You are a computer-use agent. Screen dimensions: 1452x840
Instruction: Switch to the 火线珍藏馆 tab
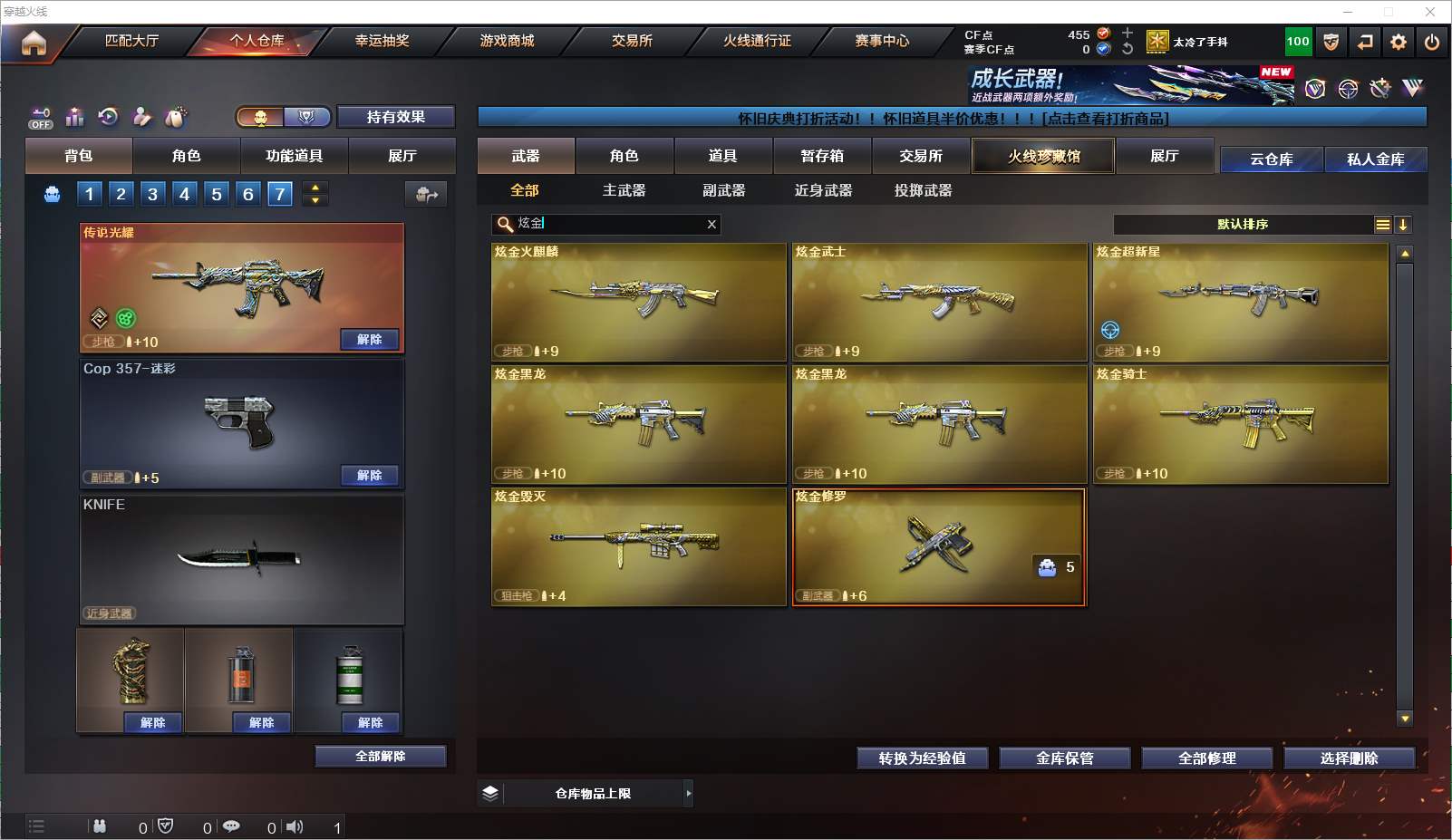(1043, 156)
